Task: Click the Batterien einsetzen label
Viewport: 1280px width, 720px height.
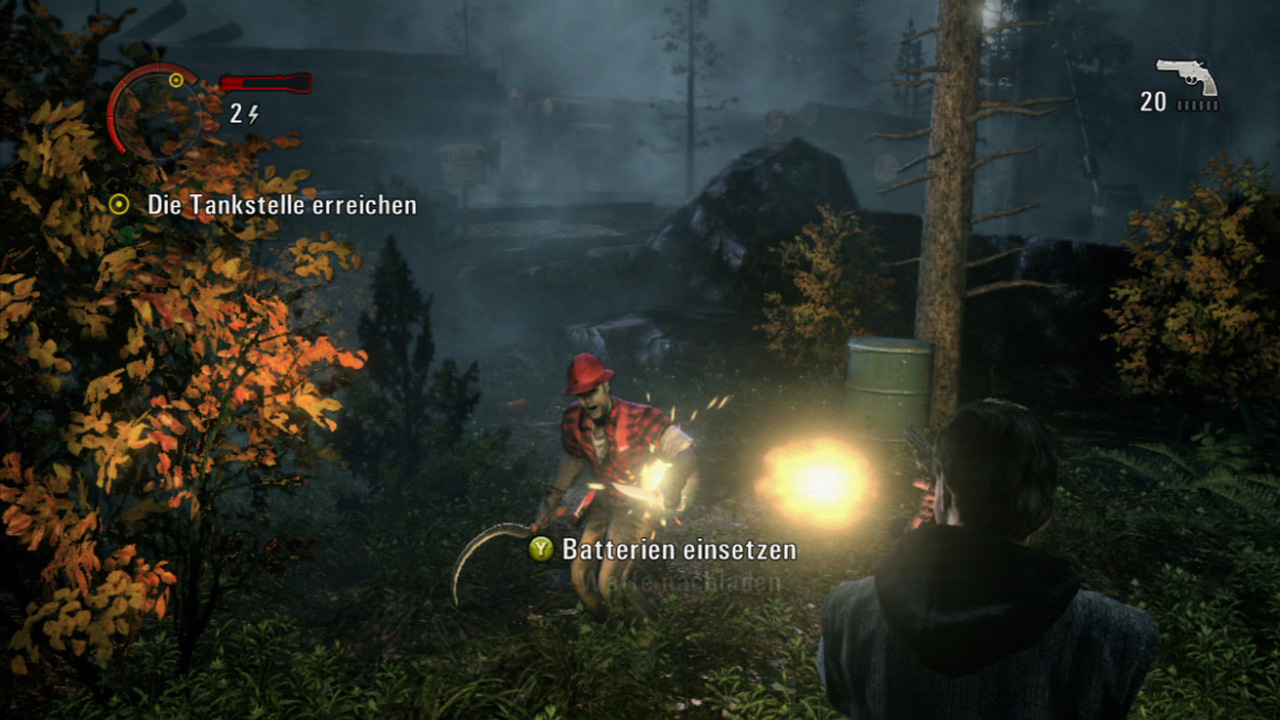Action: point(679,549)
